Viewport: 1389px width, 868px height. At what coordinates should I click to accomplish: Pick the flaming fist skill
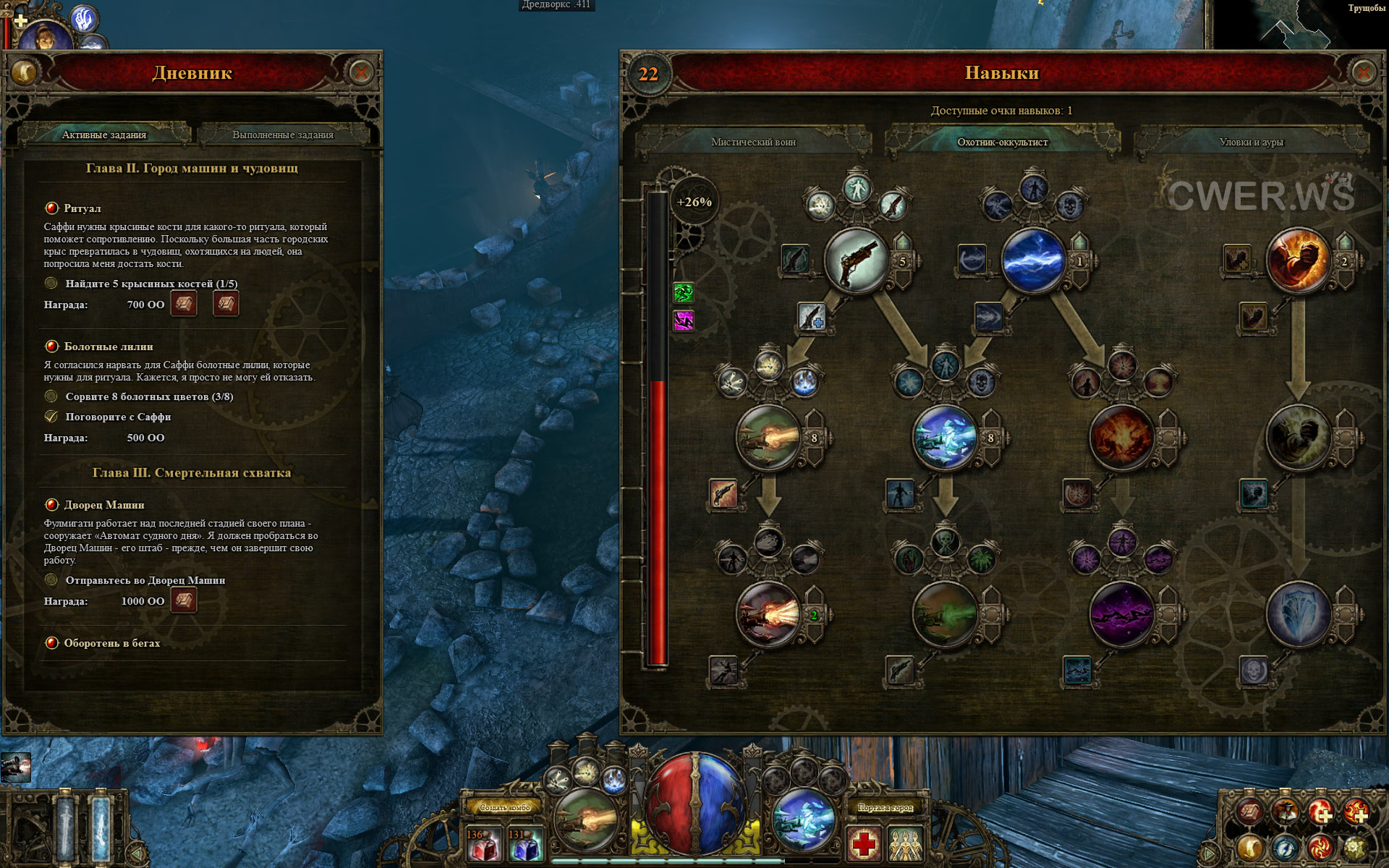click(x=1297, y=261)
